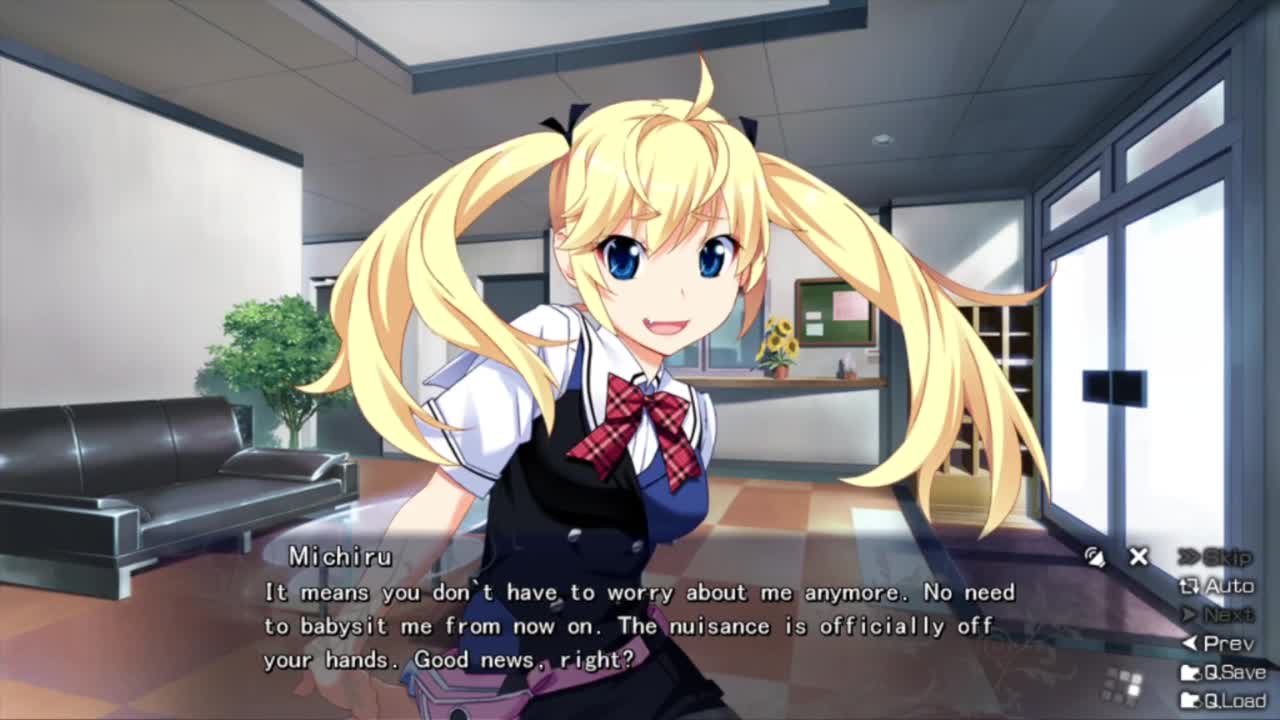Click Next to advance the text
The height and width of the screenshot is (720, 1280).
click(1217, 615)
